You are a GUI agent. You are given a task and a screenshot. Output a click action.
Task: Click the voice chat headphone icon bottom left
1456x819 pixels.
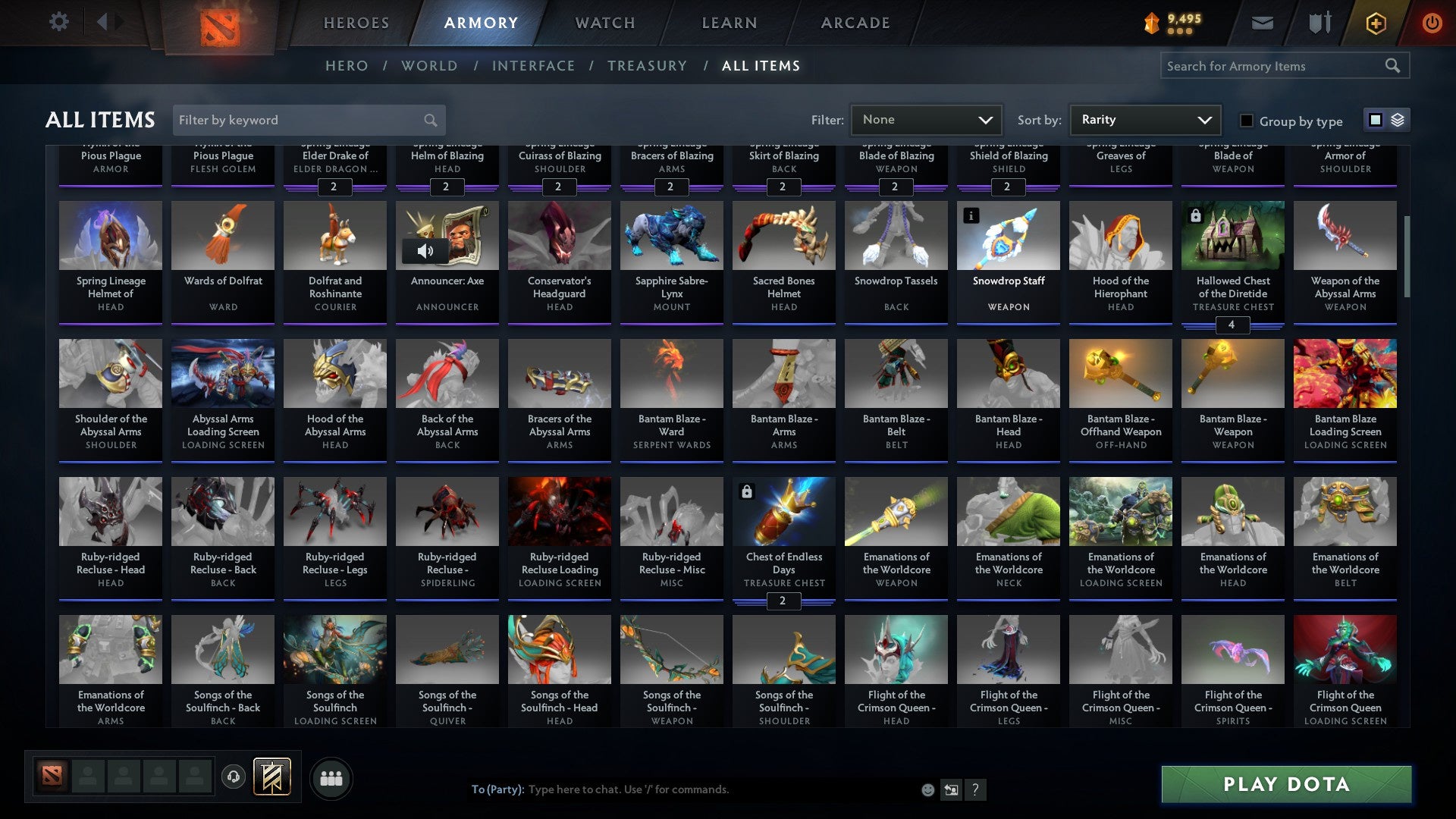coord(233,777)
